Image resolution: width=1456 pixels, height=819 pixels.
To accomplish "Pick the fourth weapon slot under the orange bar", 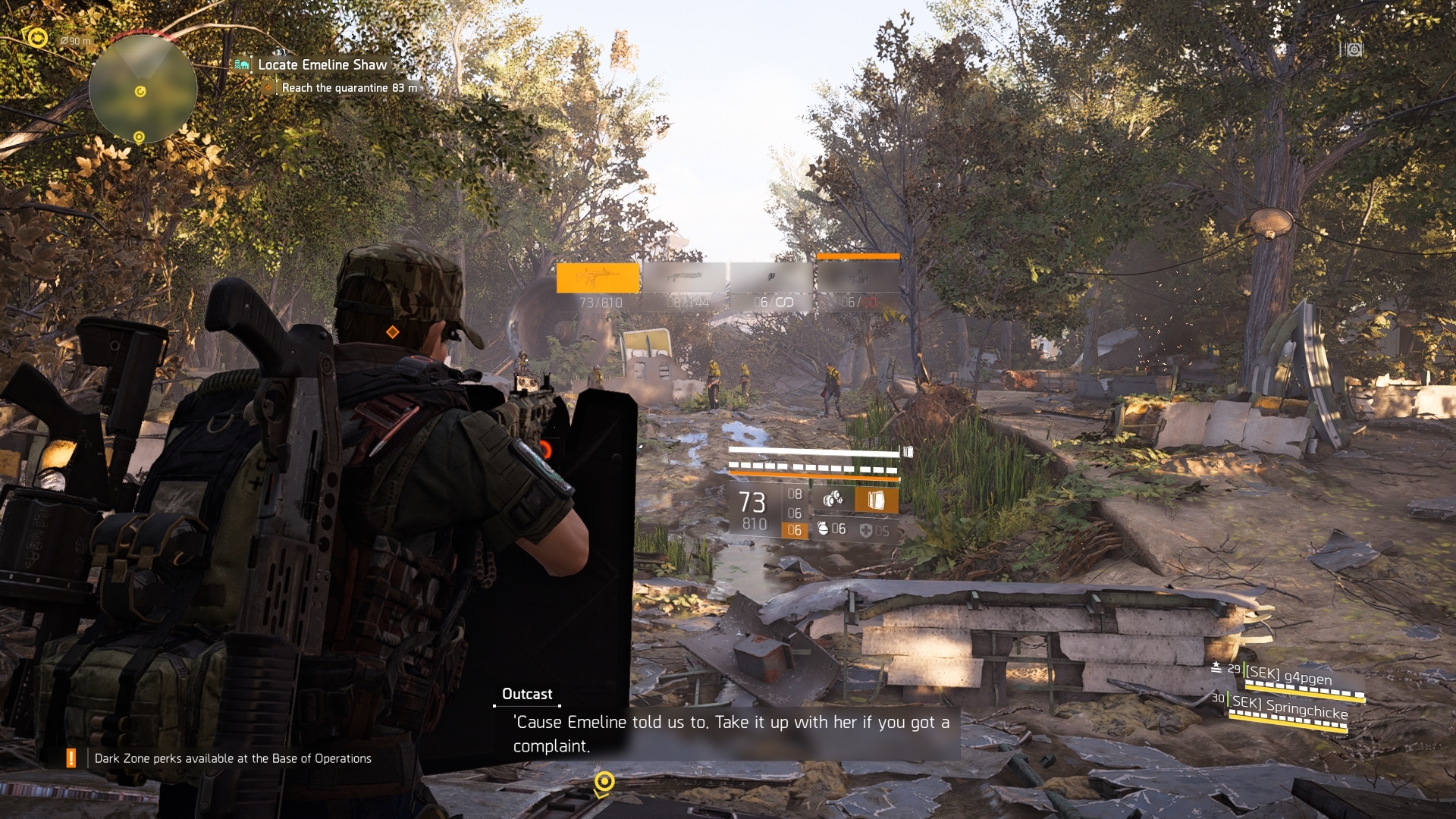I will coord(858,278).
